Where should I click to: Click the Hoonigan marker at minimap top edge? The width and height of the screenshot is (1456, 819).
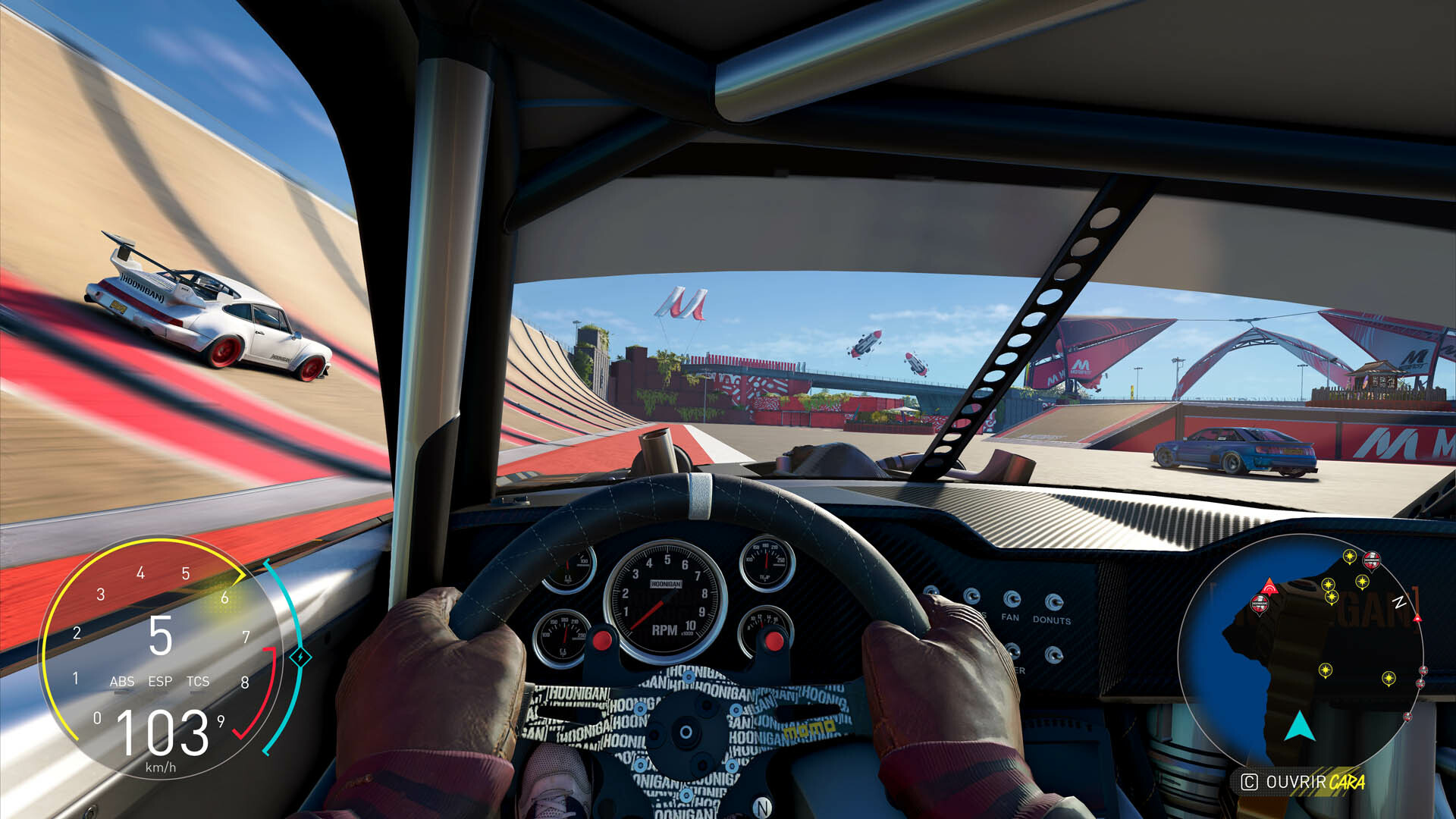coord(1372,559)
